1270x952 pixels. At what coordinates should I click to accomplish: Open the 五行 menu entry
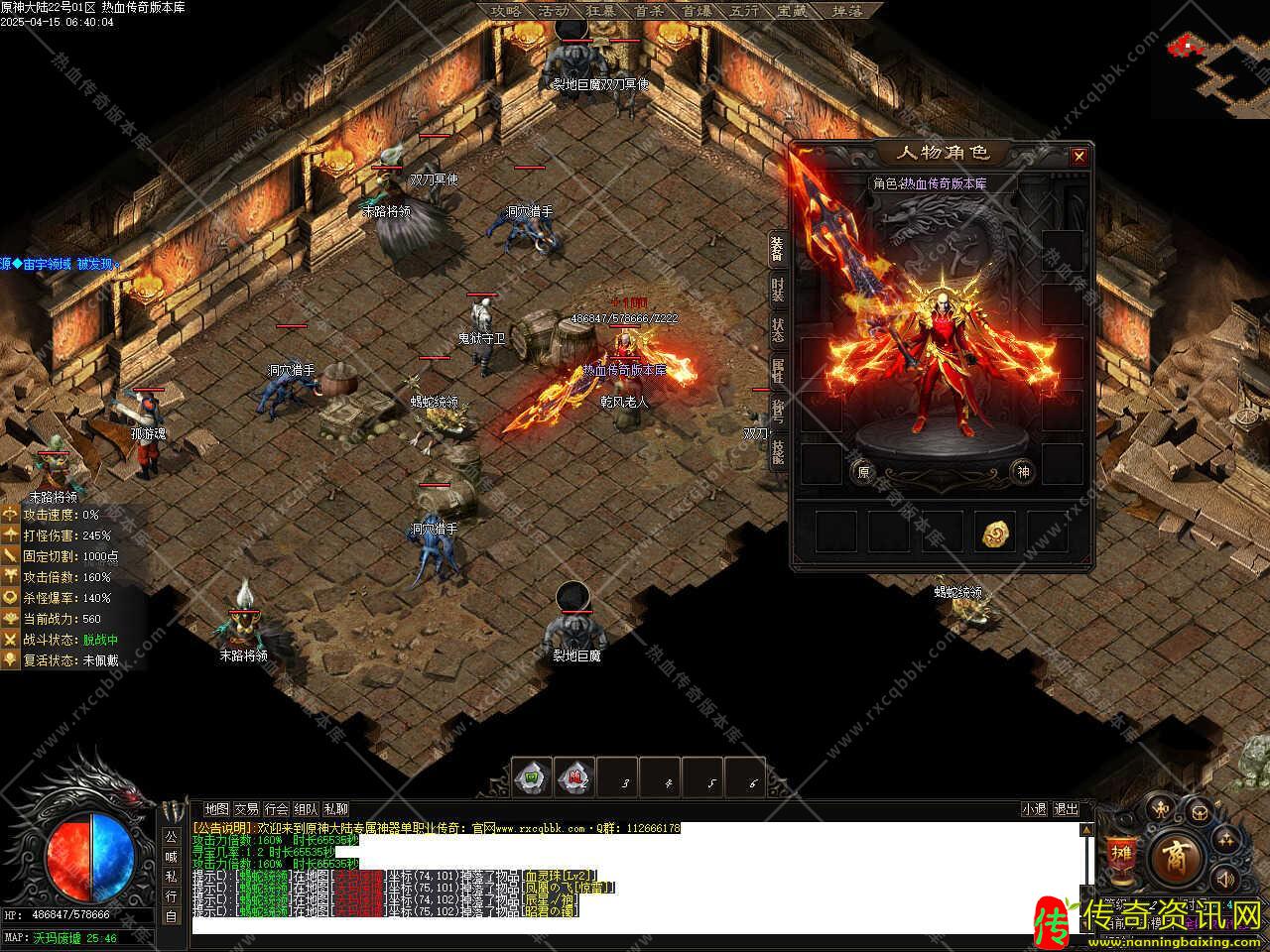pos(745,11)
